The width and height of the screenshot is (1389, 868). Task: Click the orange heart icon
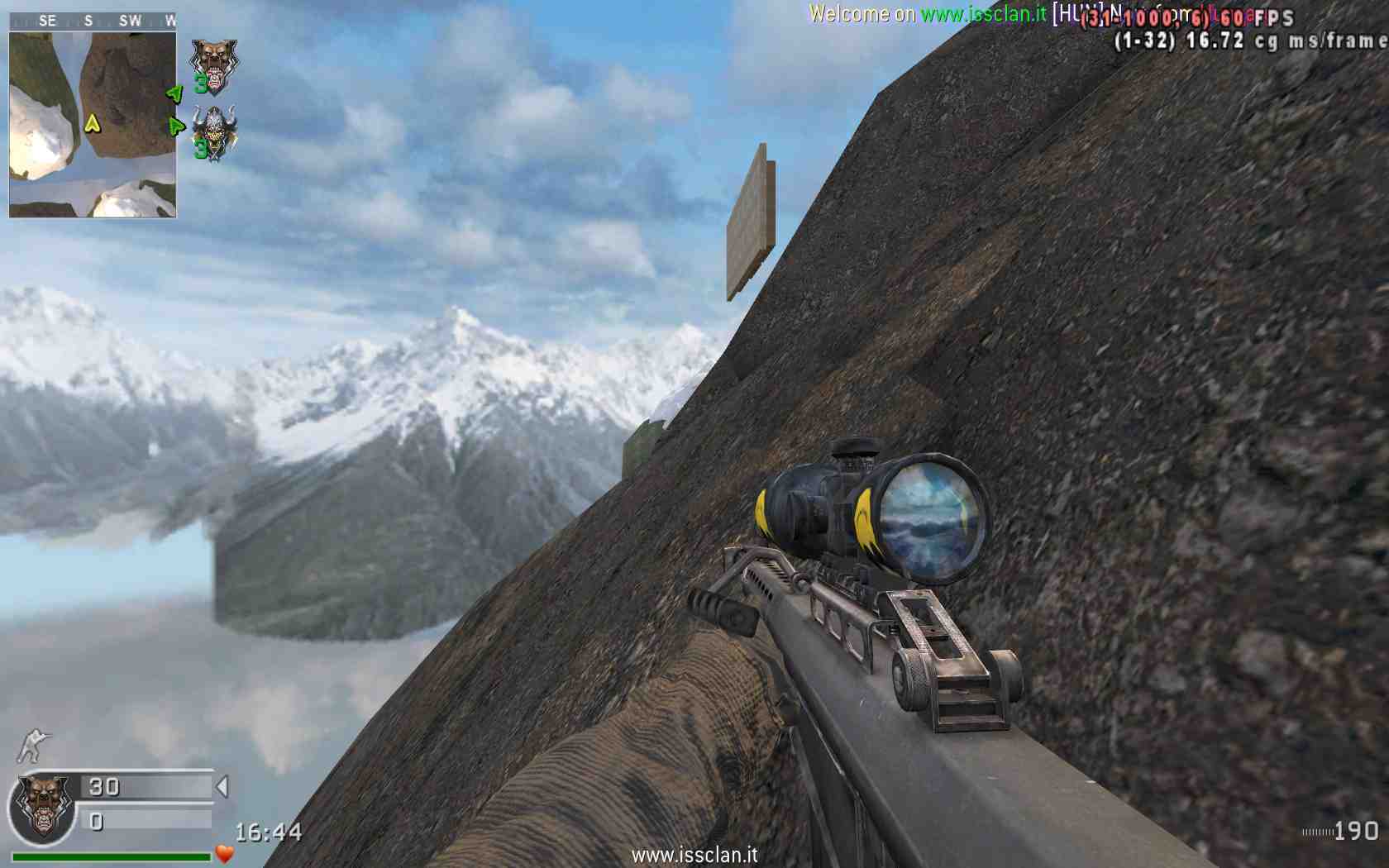click(x=224, y=853)
